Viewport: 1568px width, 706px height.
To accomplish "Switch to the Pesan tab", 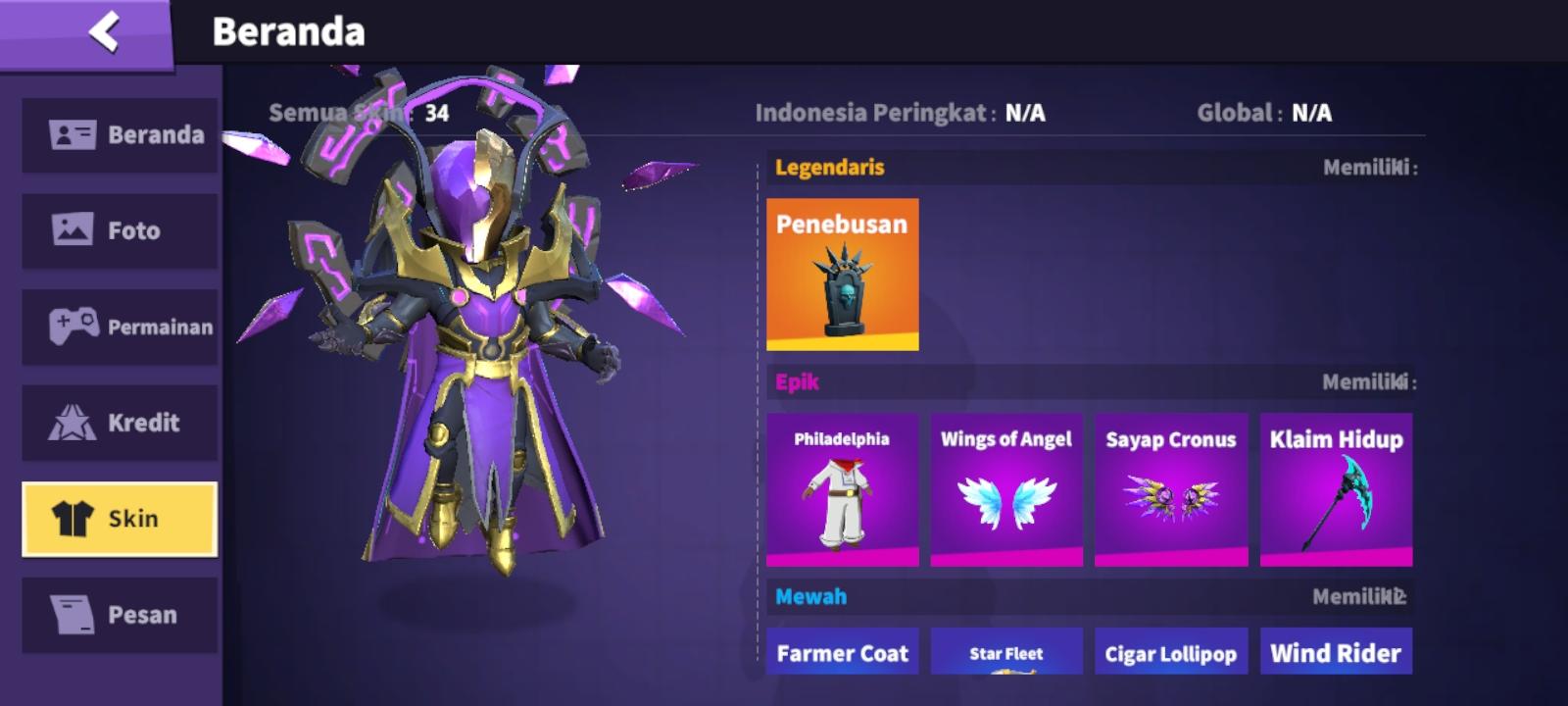I will tap(120, 615).
